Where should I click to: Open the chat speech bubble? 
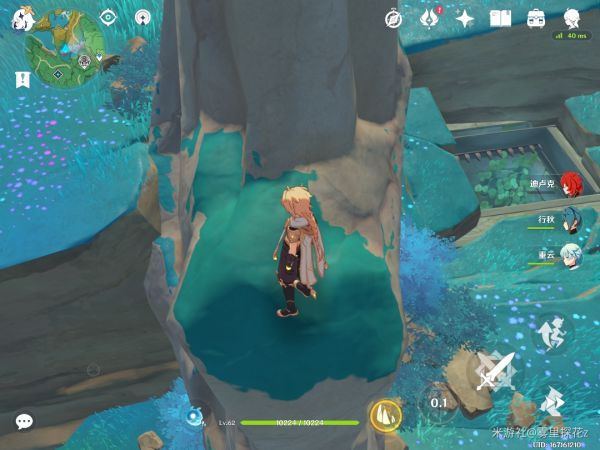(23, 422)
